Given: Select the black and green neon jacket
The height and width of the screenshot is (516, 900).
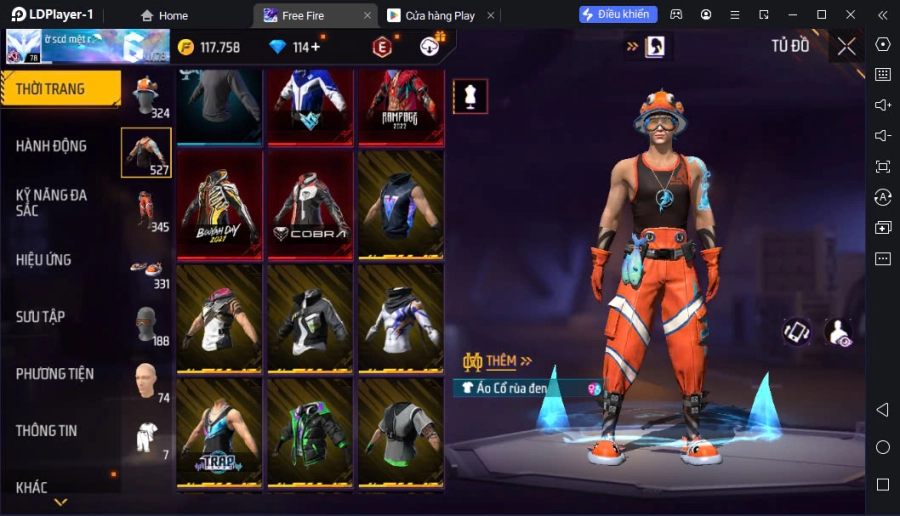Looking at the screenshot, I should [310, 433].
